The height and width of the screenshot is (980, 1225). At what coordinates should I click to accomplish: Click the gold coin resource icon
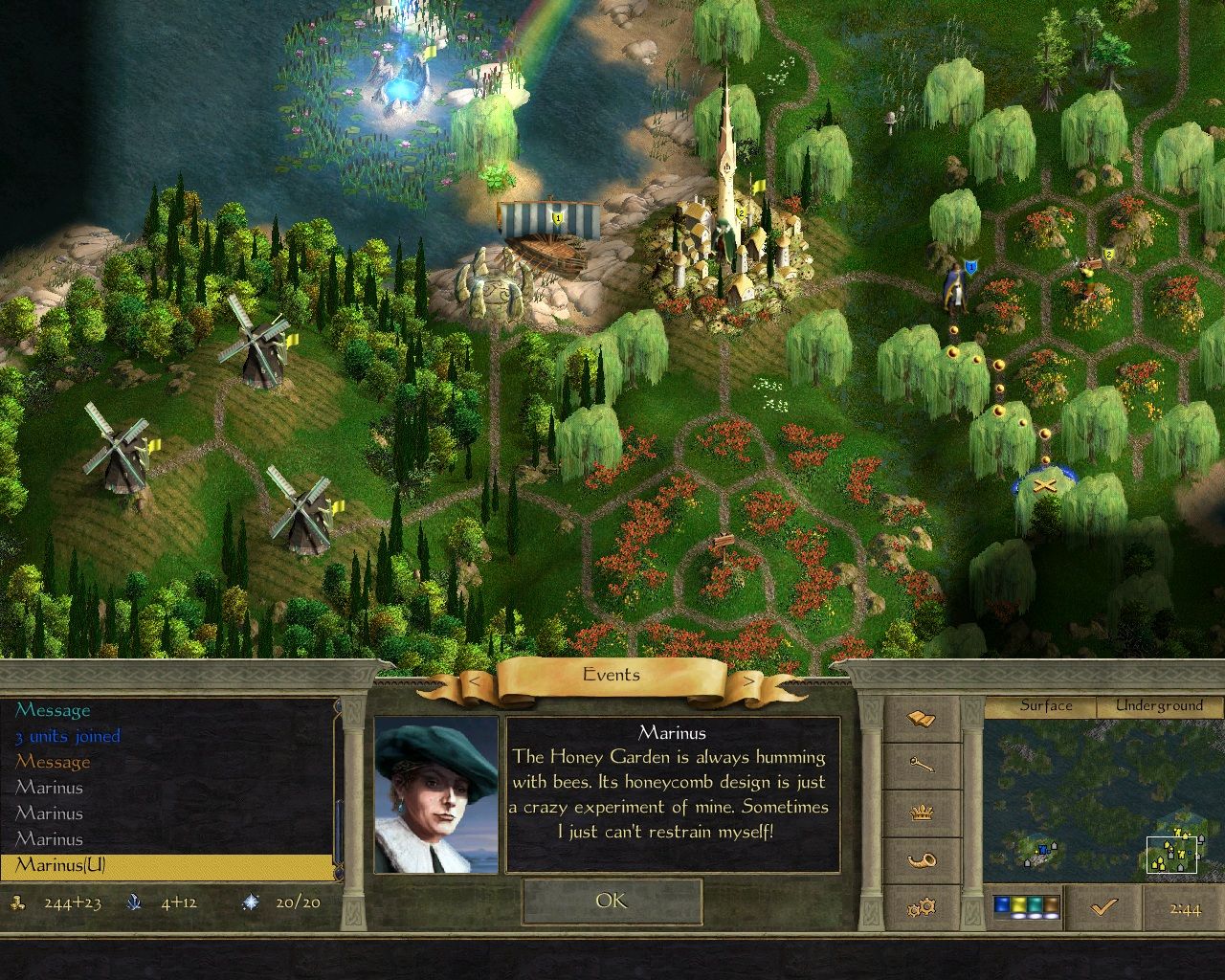pos(17,901)
